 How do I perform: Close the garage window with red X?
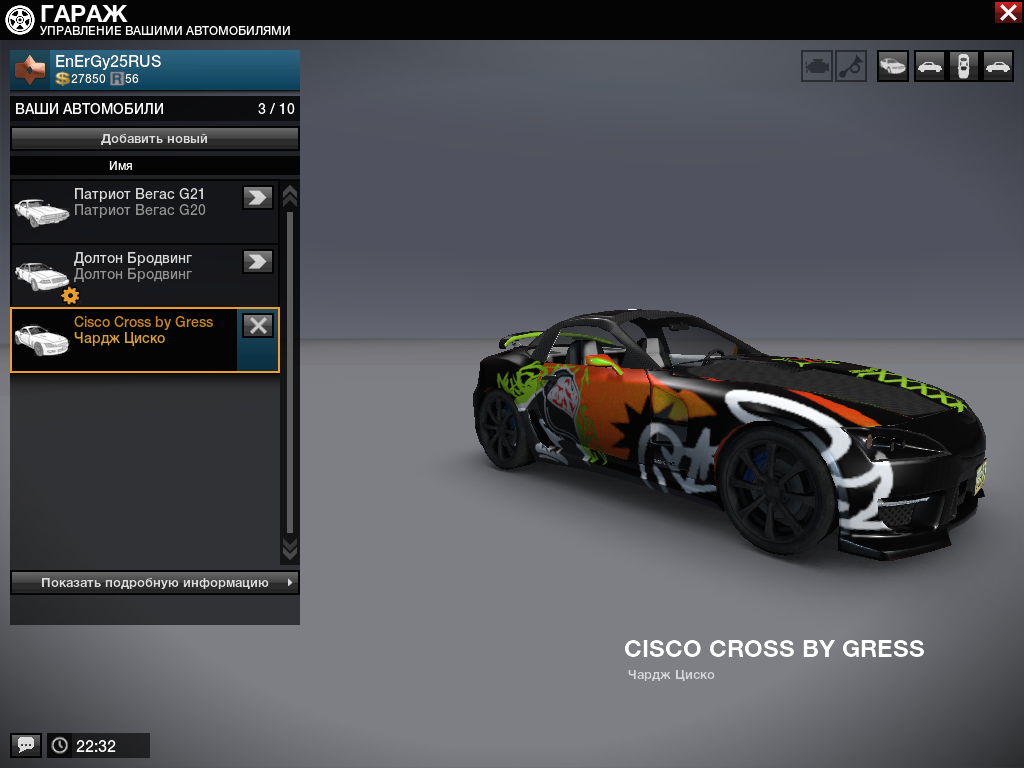pyautogui.click(x=1007, y=12)
